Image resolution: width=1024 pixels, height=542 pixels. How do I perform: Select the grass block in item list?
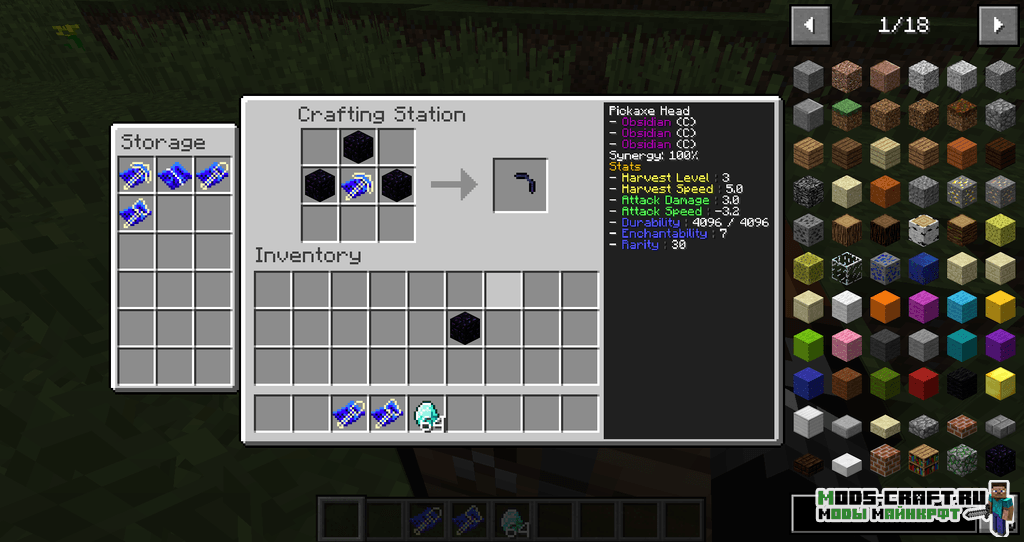point(847,114)
